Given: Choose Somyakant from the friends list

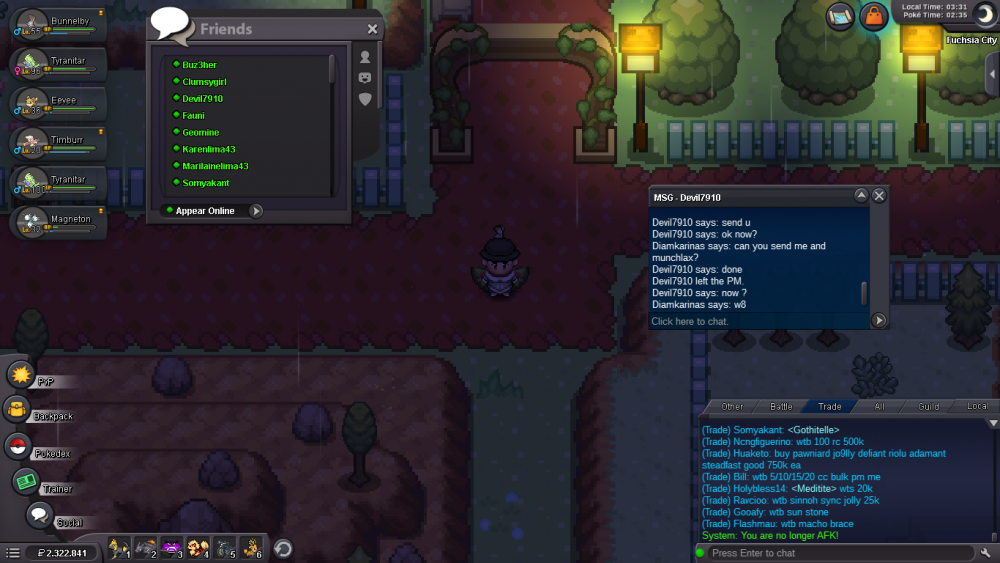Looking at the screenshot, I should pos(205,183).
